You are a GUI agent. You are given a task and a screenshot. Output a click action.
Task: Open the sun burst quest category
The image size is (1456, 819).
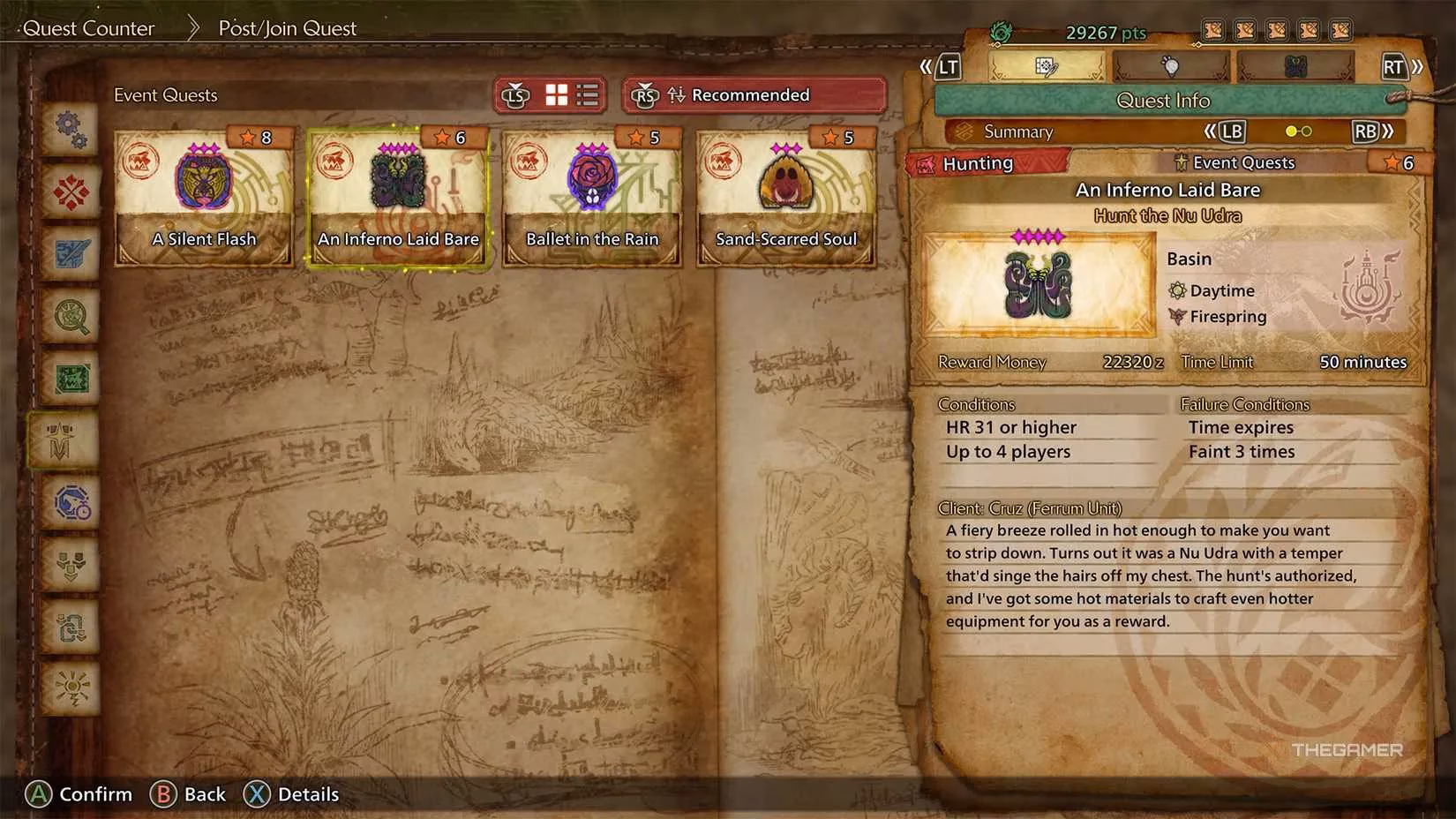tap(71, 688)
